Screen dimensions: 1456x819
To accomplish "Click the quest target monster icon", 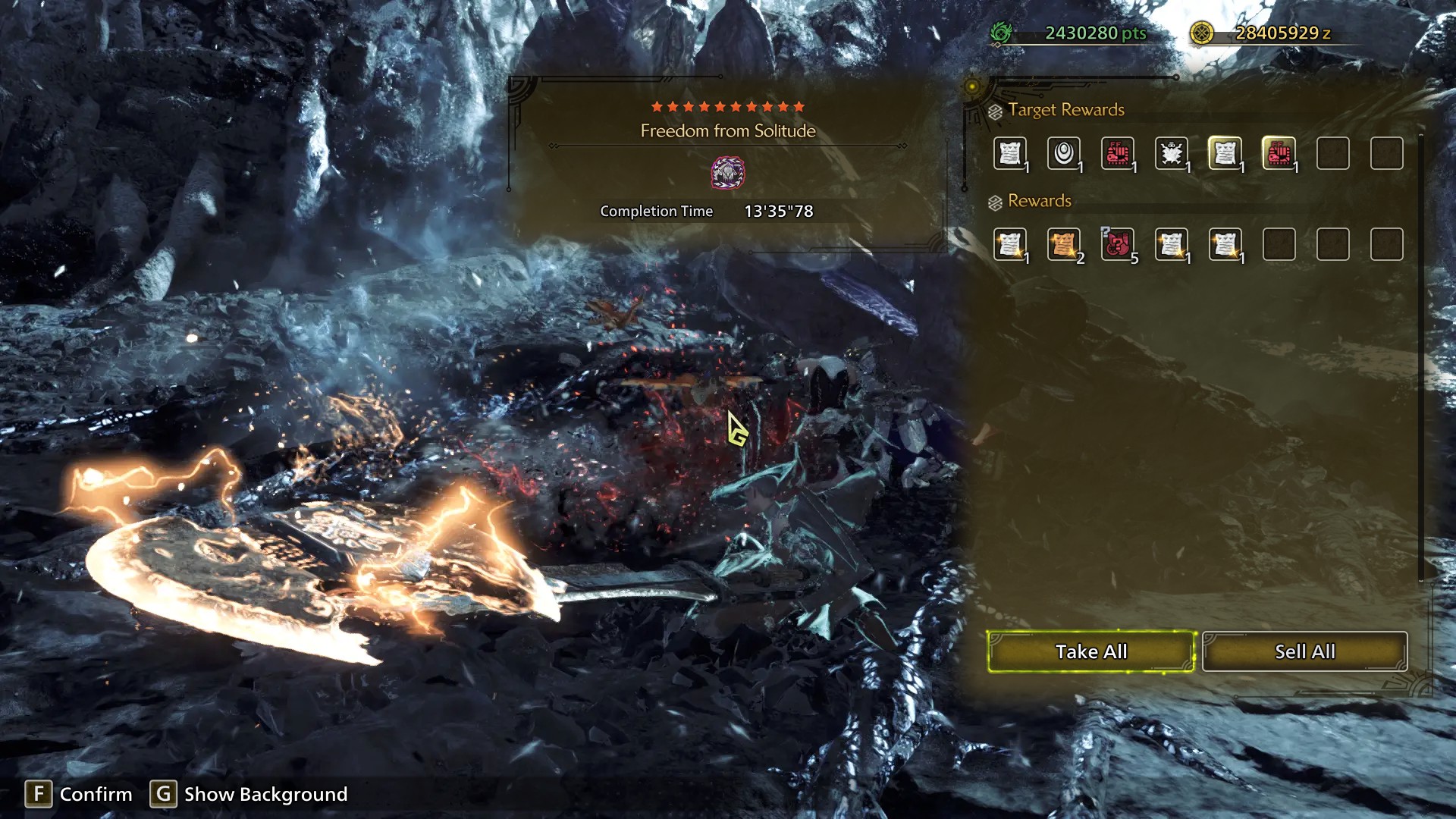I will pyautogui.click(x=727, y=173).
